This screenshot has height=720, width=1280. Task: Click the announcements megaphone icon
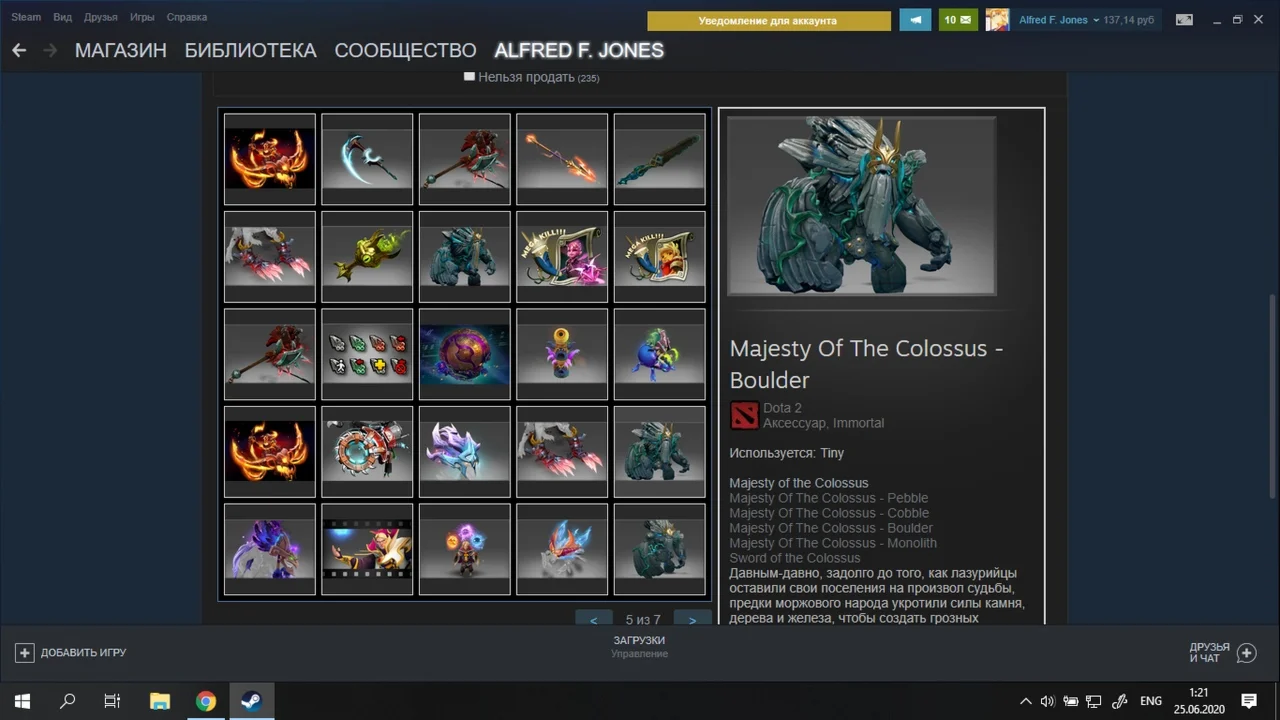tap(915, 19)
